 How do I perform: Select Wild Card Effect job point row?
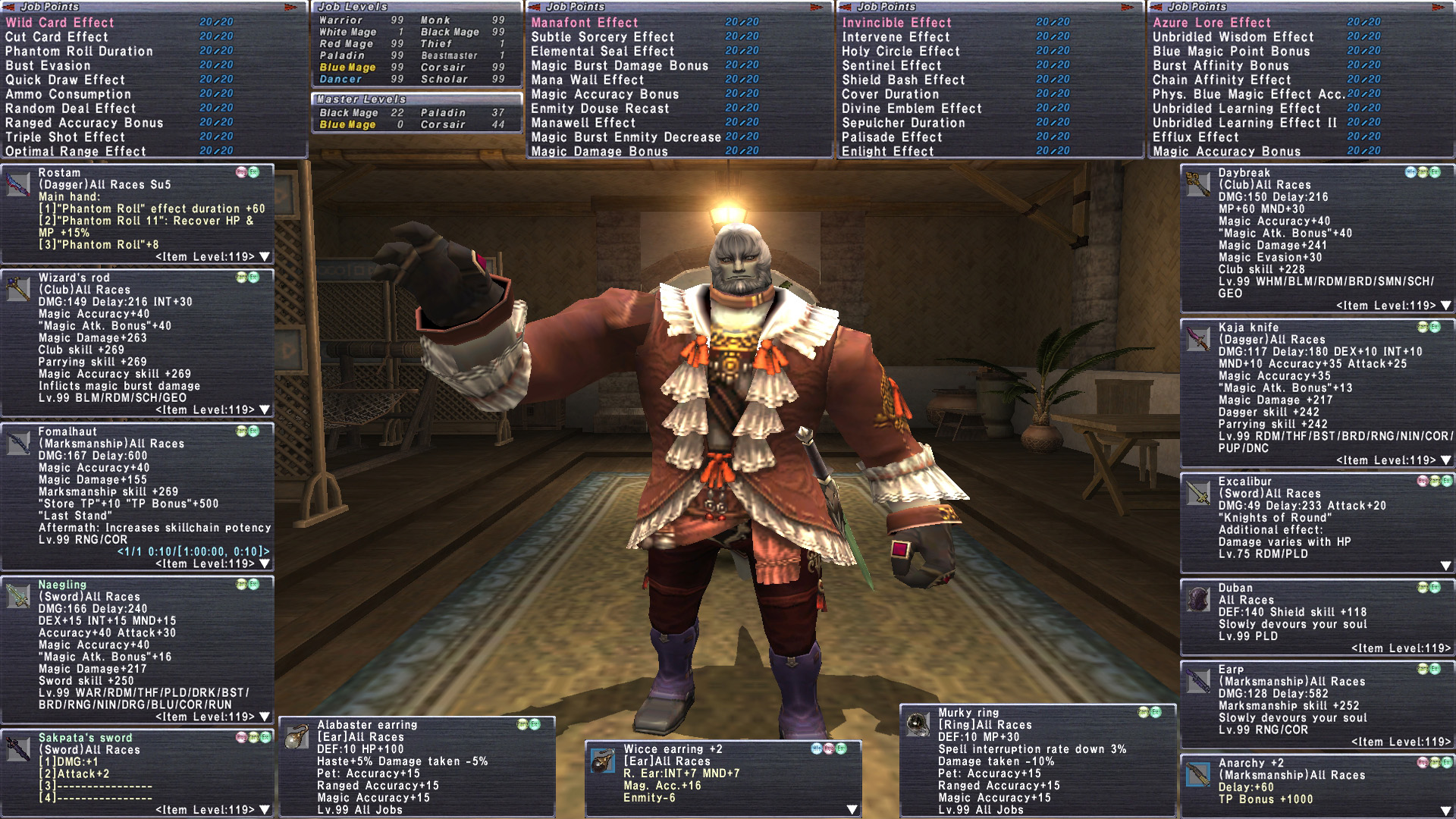point(60,23)
